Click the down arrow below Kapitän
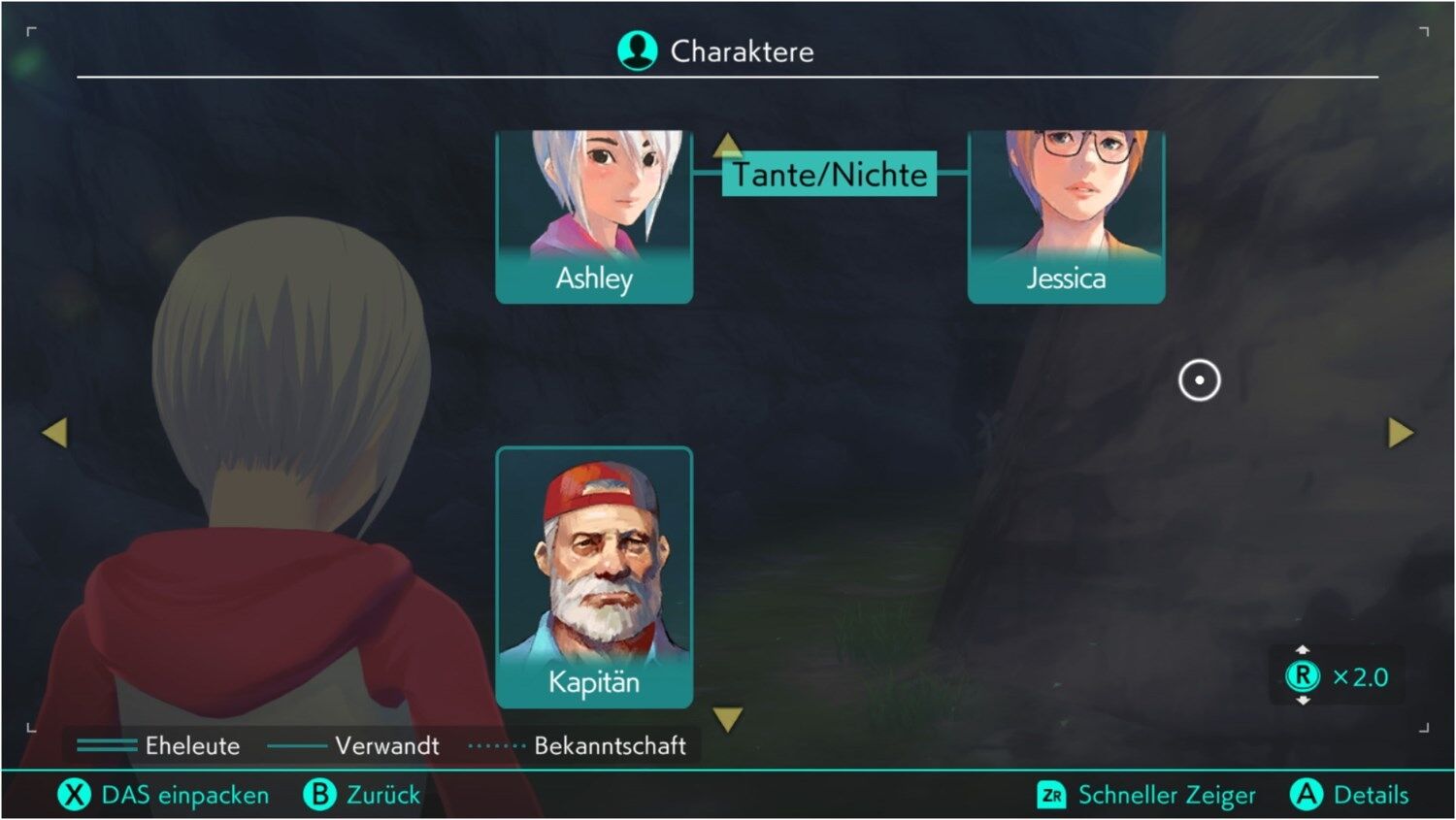This screenshot has height=820, width=1456. (727, 719)
